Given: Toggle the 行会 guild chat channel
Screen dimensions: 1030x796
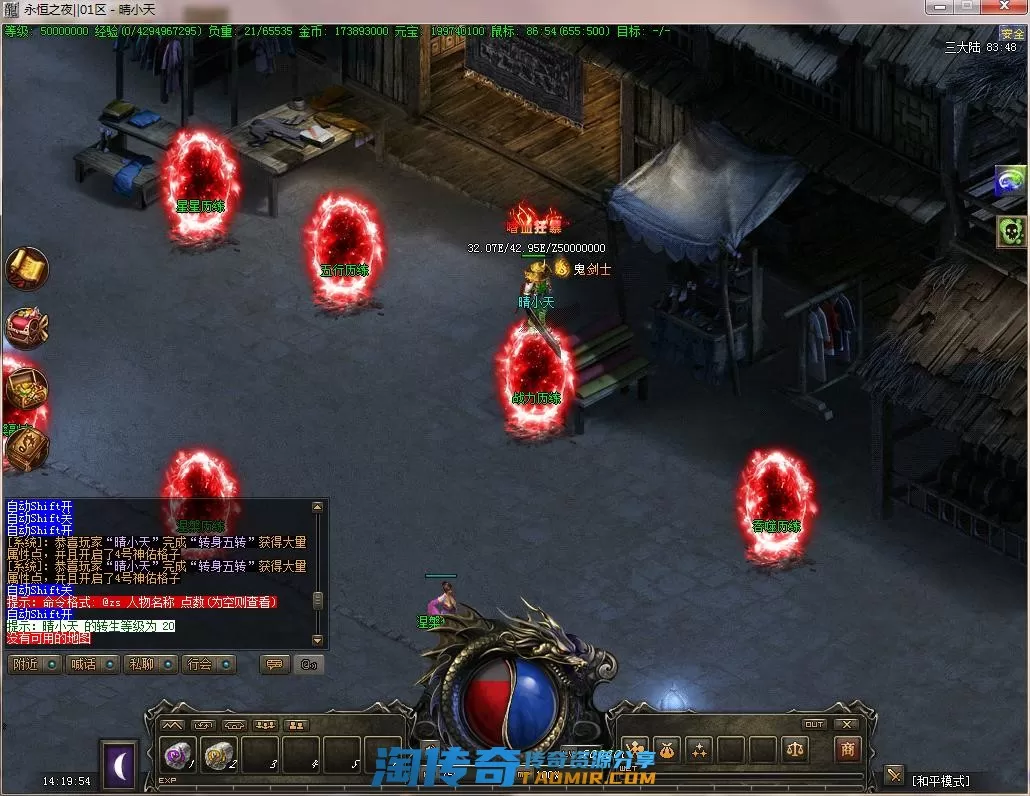Looking at the screenshot, I should click(x=208, y=664).
